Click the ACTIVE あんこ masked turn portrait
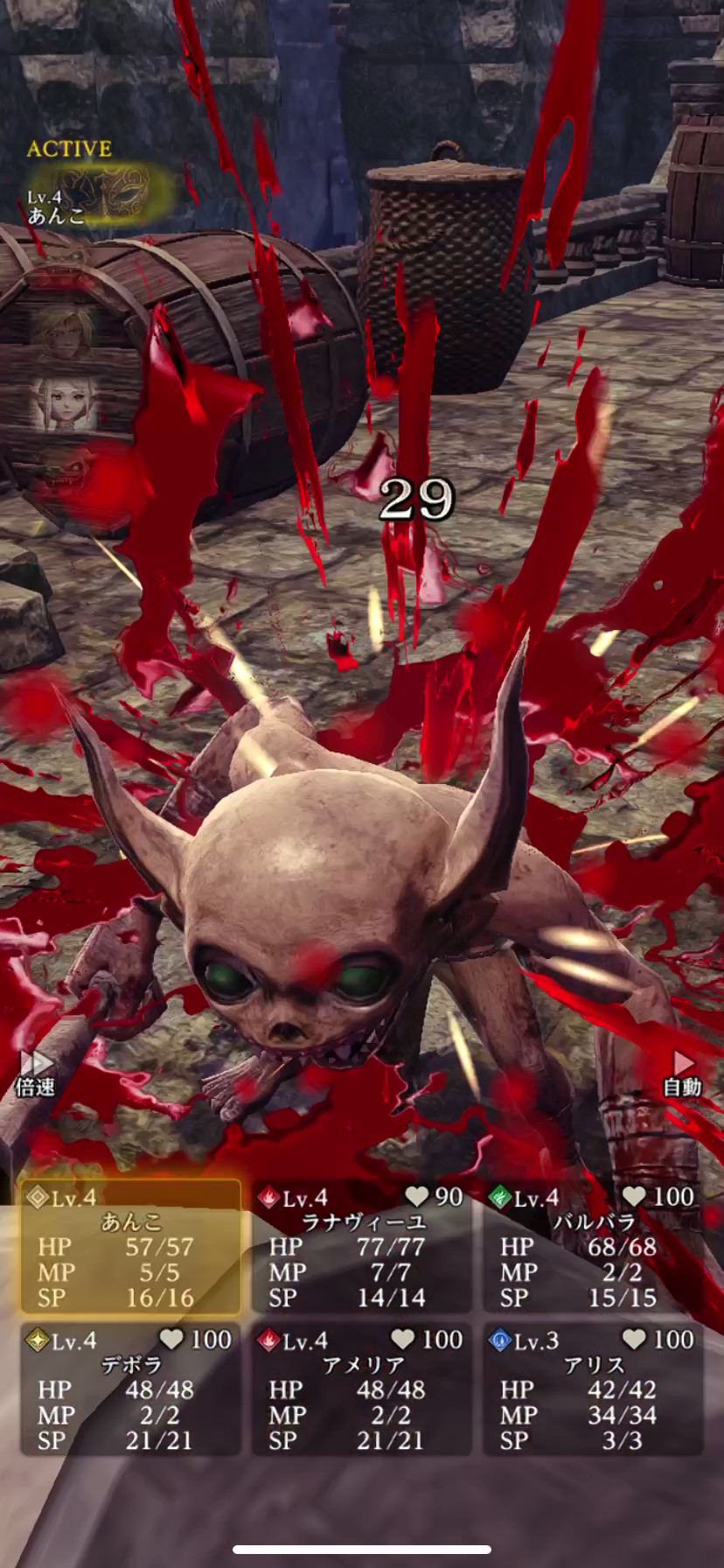Image resolution: width=724 pixels, height=1568 pixels. click(101, 192)
